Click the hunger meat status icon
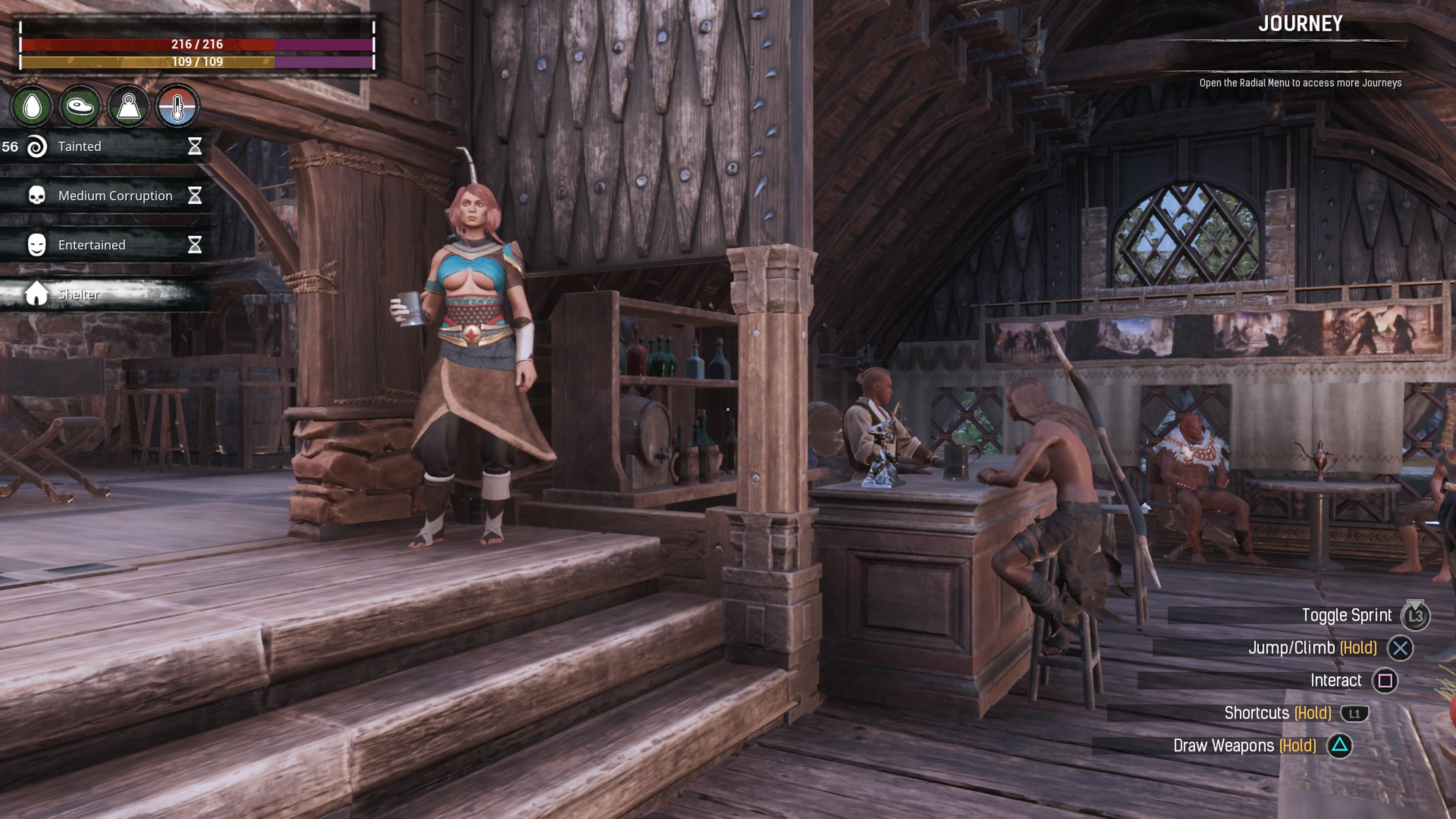Screen dimensions: 1456x819 [80, 106]
